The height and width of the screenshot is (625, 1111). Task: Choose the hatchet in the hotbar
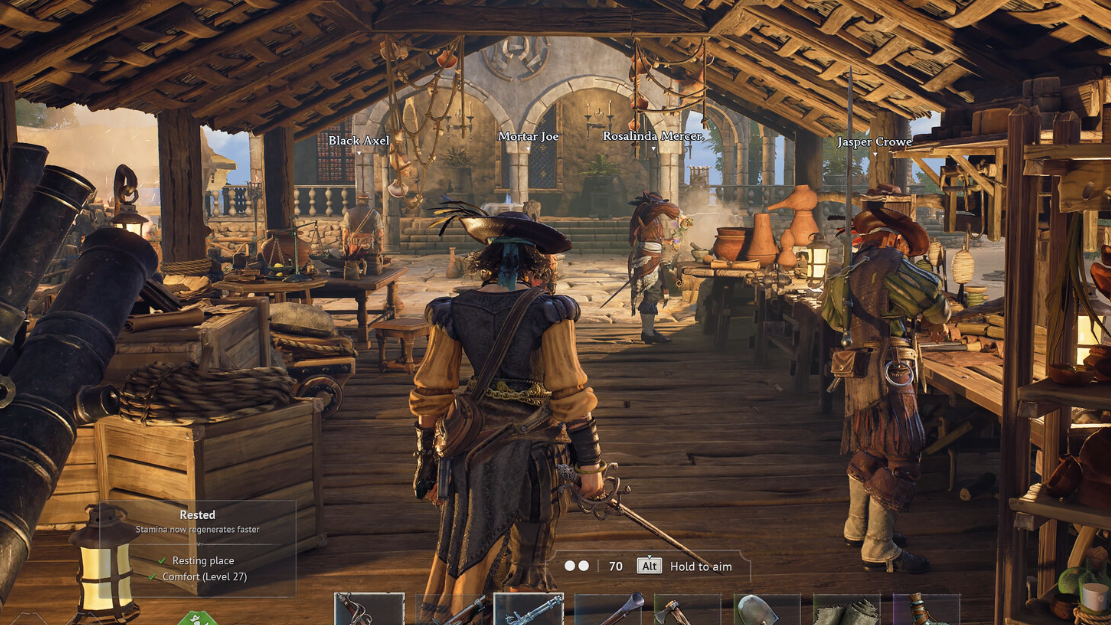click(x=688, y=610)
